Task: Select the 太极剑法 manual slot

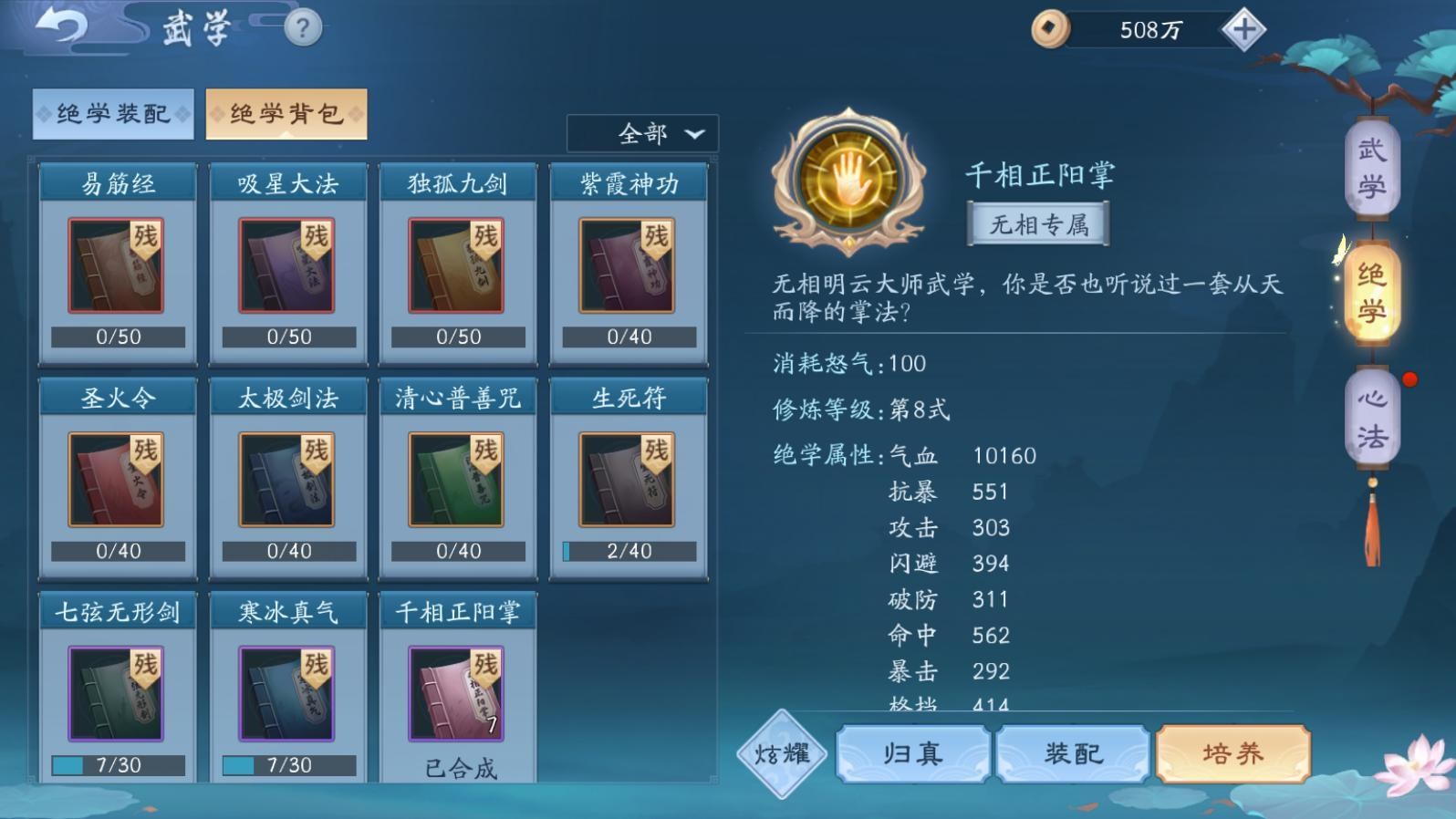Action: point(287,480)
